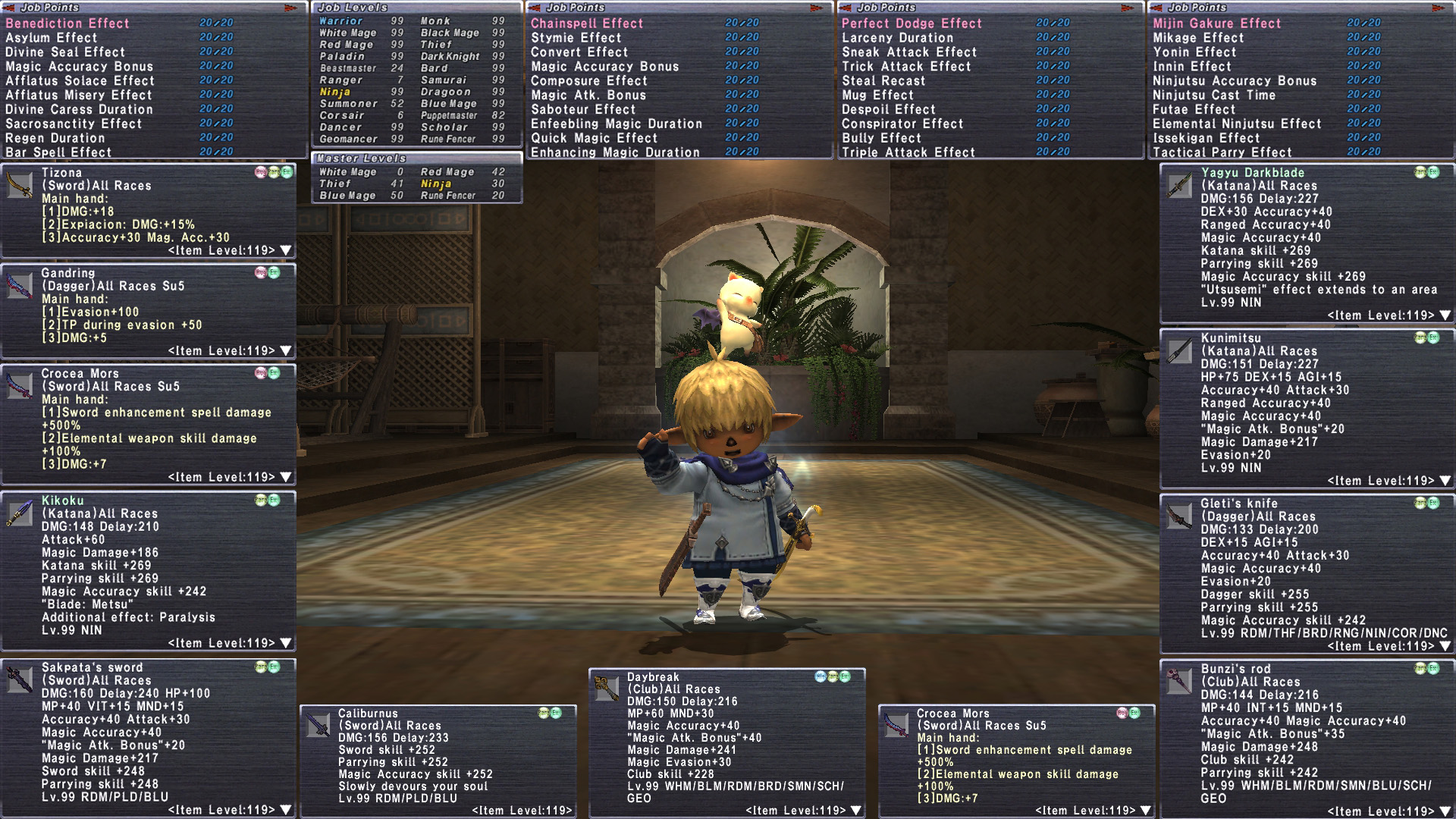Select the Daybreak club icon
This screenshot has height=819, width=1456.
pyautogui.click(x=606, y=689)
